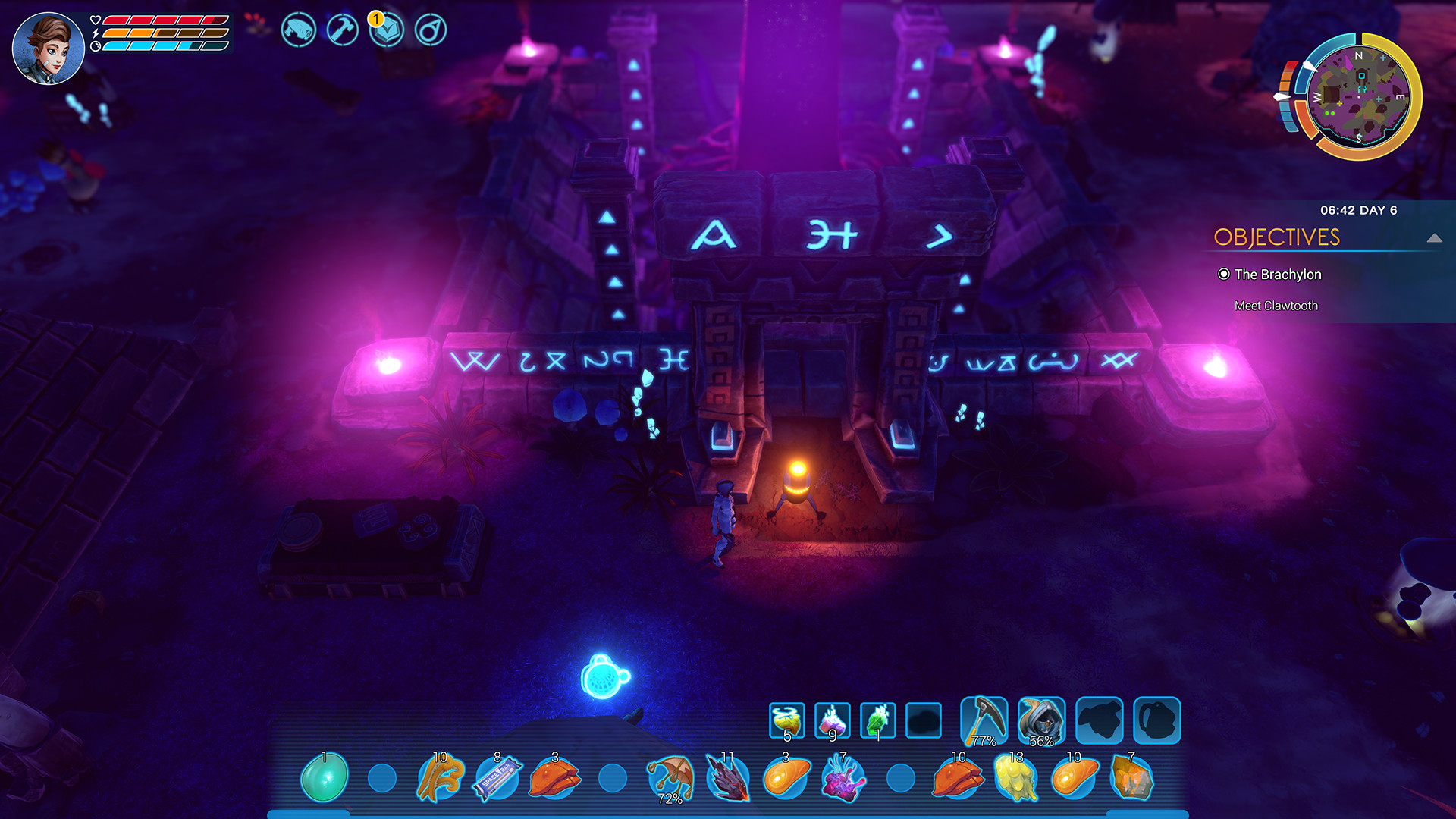Click the character portrait in top left
This screenshot has height=819, width=1456.
(49, 45)
